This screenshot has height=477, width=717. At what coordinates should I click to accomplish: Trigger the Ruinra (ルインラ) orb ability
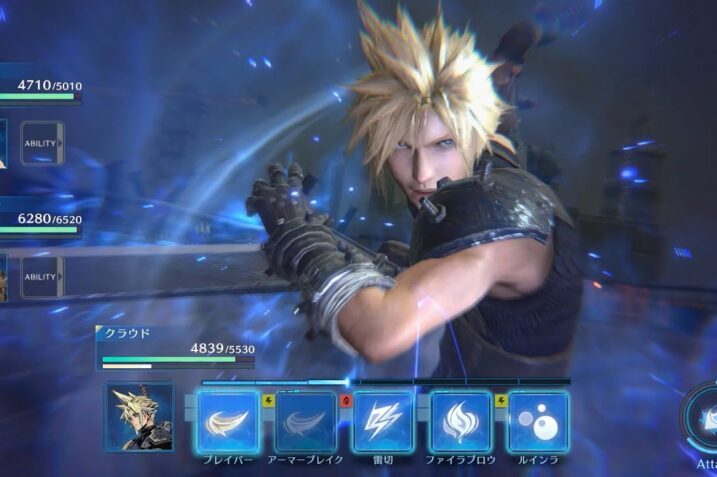(x=538, y=420)
